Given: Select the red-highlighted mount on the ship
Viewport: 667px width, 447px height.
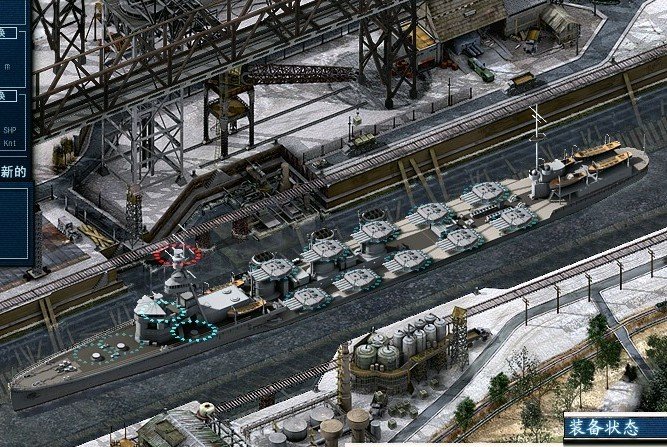Looking at the screenshot, I should (x=176, y=254).
